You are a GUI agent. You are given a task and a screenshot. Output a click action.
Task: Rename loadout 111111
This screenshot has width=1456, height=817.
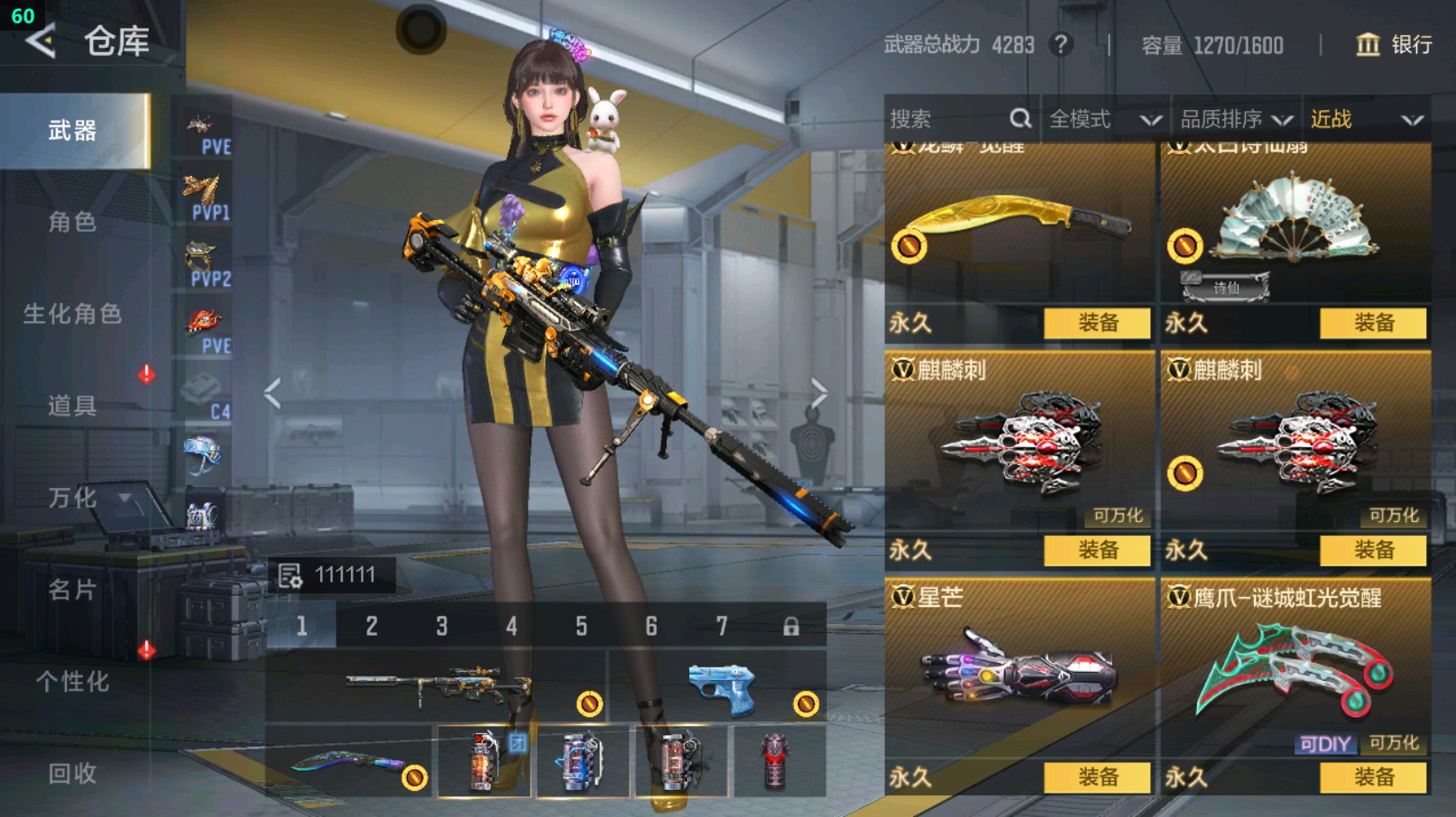[x=290, y=575]
